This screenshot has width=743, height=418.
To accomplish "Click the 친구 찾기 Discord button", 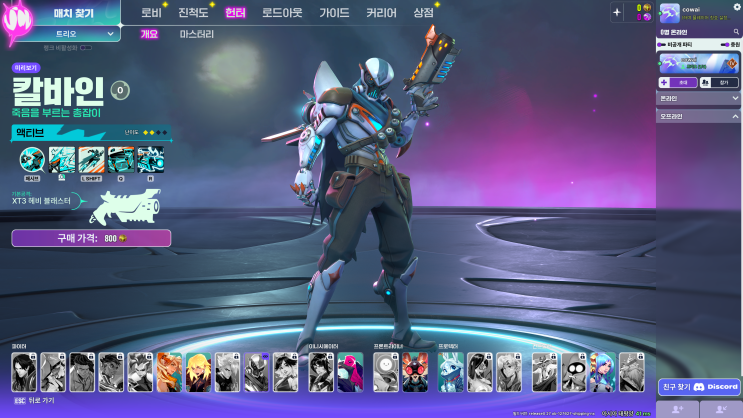I will 699,386.
